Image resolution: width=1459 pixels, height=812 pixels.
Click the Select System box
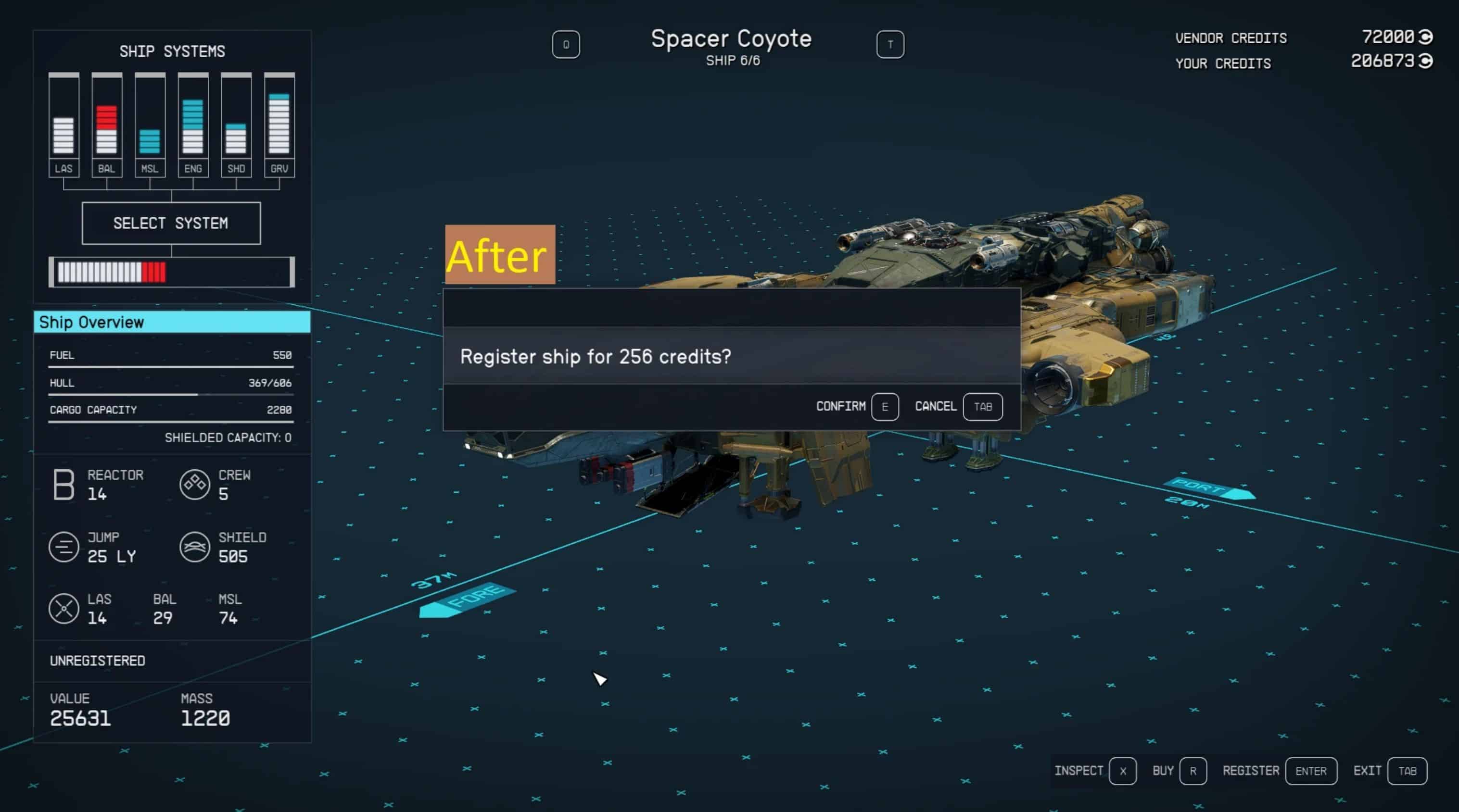[x=171, y=223]
